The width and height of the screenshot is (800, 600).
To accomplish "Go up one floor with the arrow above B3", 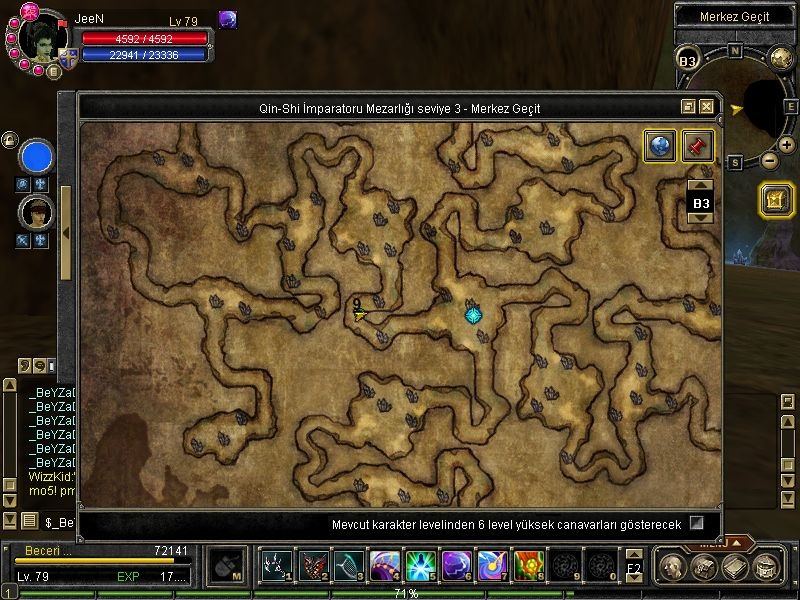I will tap(701, 186).
